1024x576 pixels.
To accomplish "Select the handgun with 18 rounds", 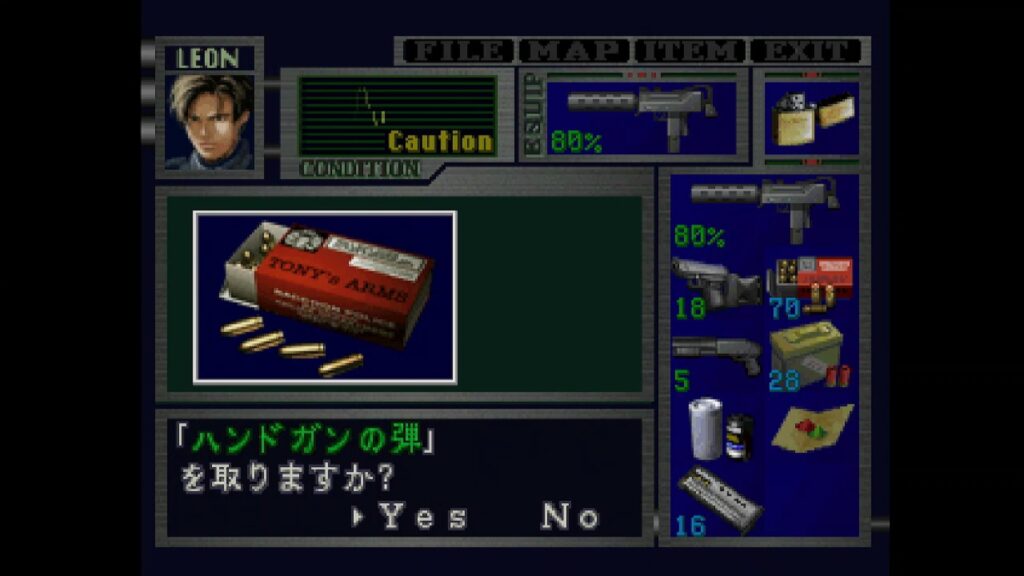I will click(714, 287).
